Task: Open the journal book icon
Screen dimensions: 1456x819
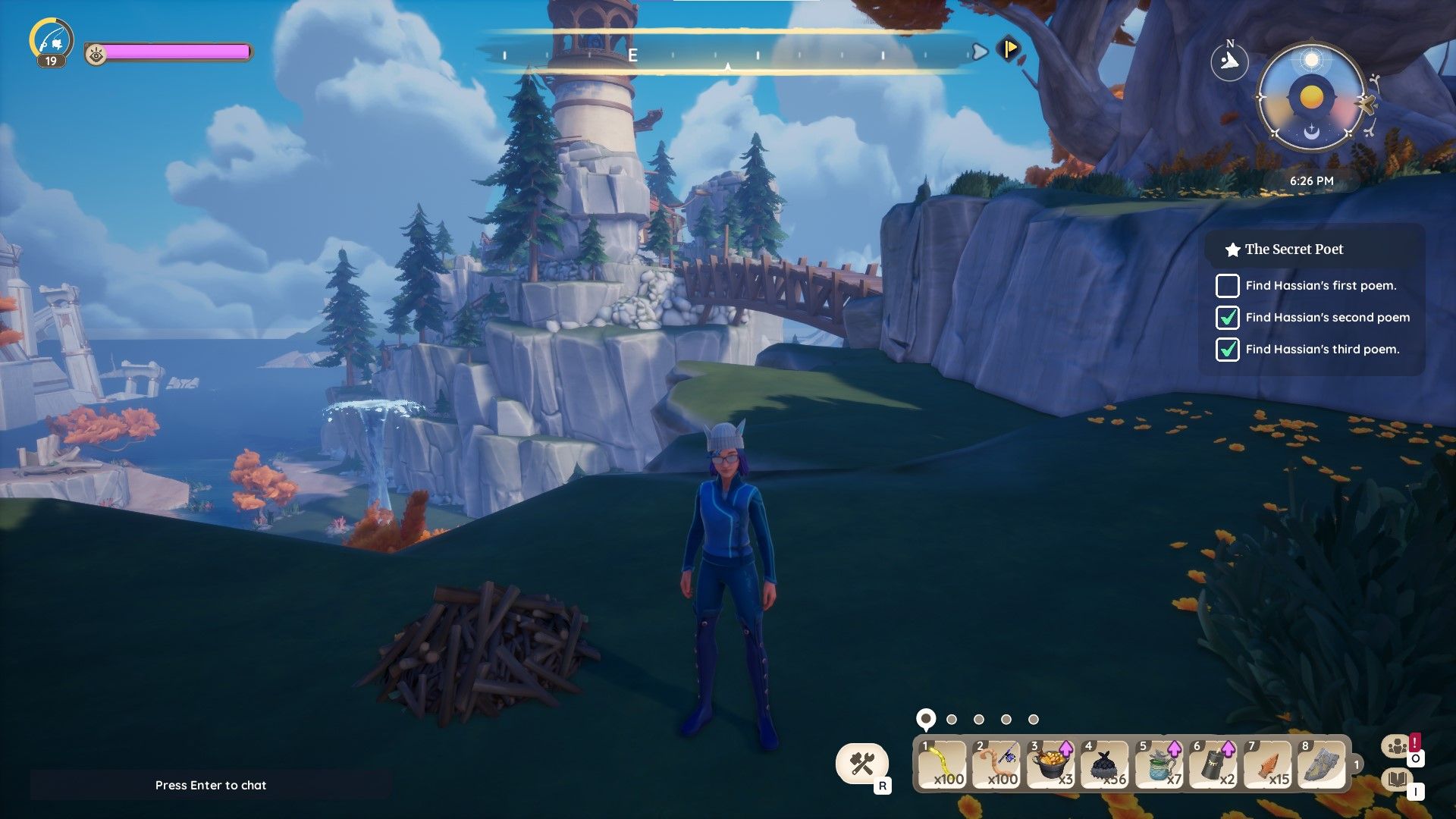Action: click(x=1397, y=779)
